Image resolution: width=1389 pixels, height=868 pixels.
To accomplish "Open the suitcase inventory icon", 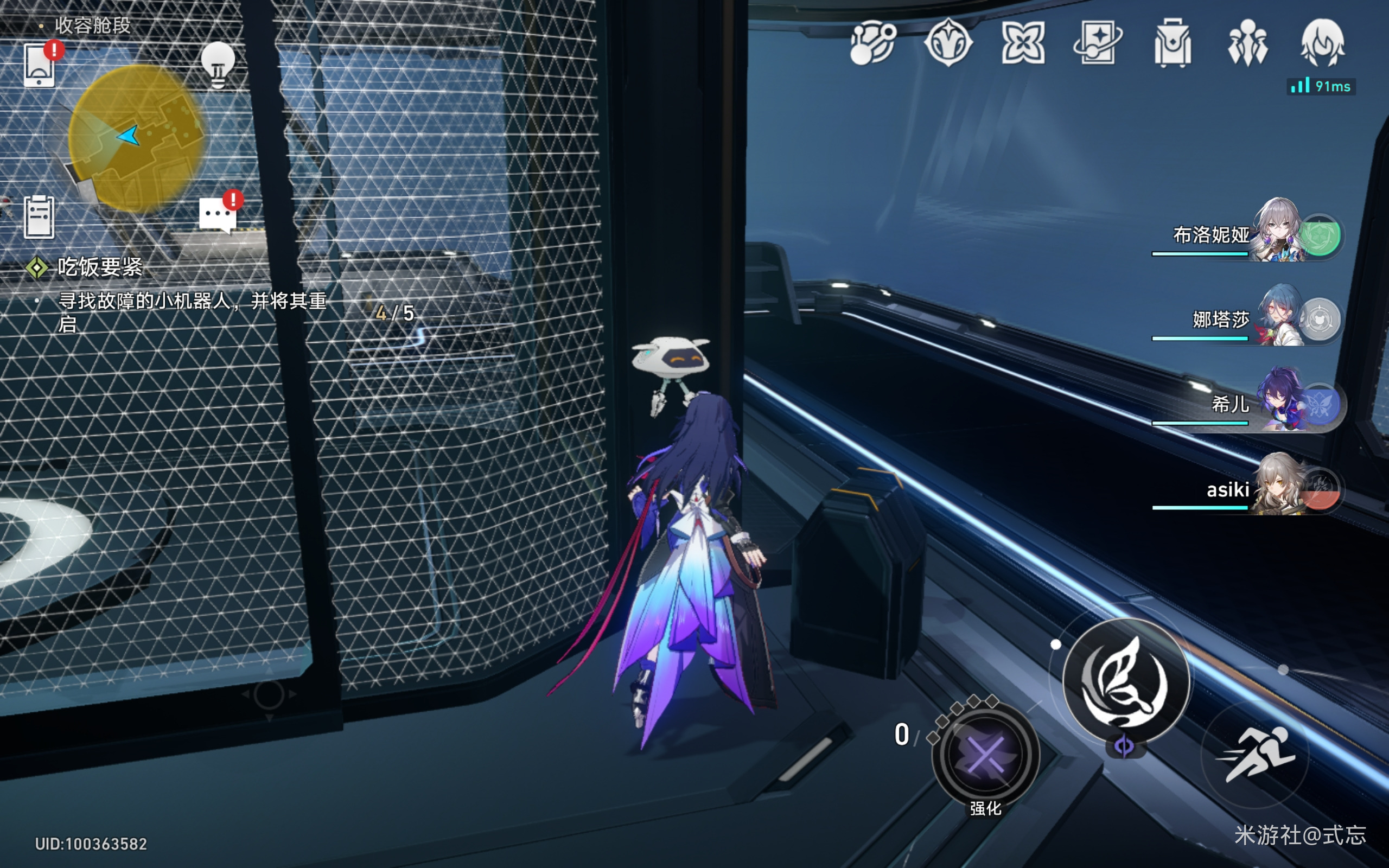I will click(1173, 44).
